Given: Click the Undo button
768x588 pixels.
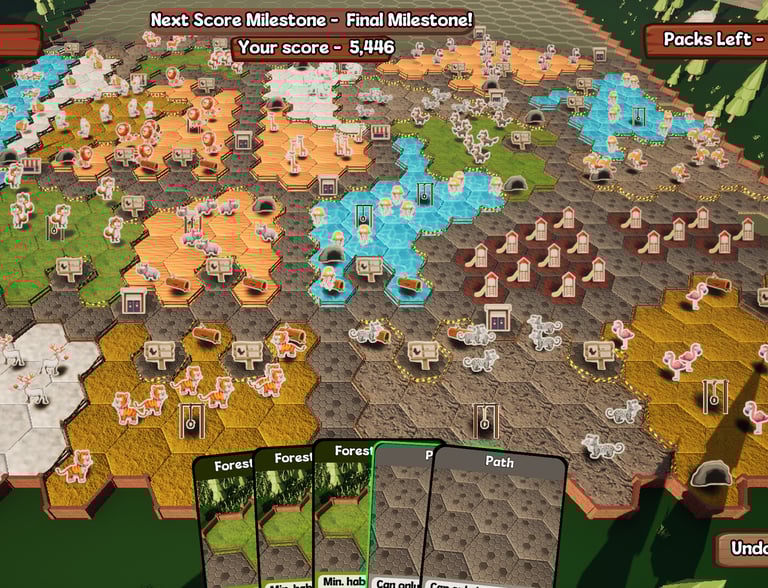Looking at the screenshot, I should 744,549.
